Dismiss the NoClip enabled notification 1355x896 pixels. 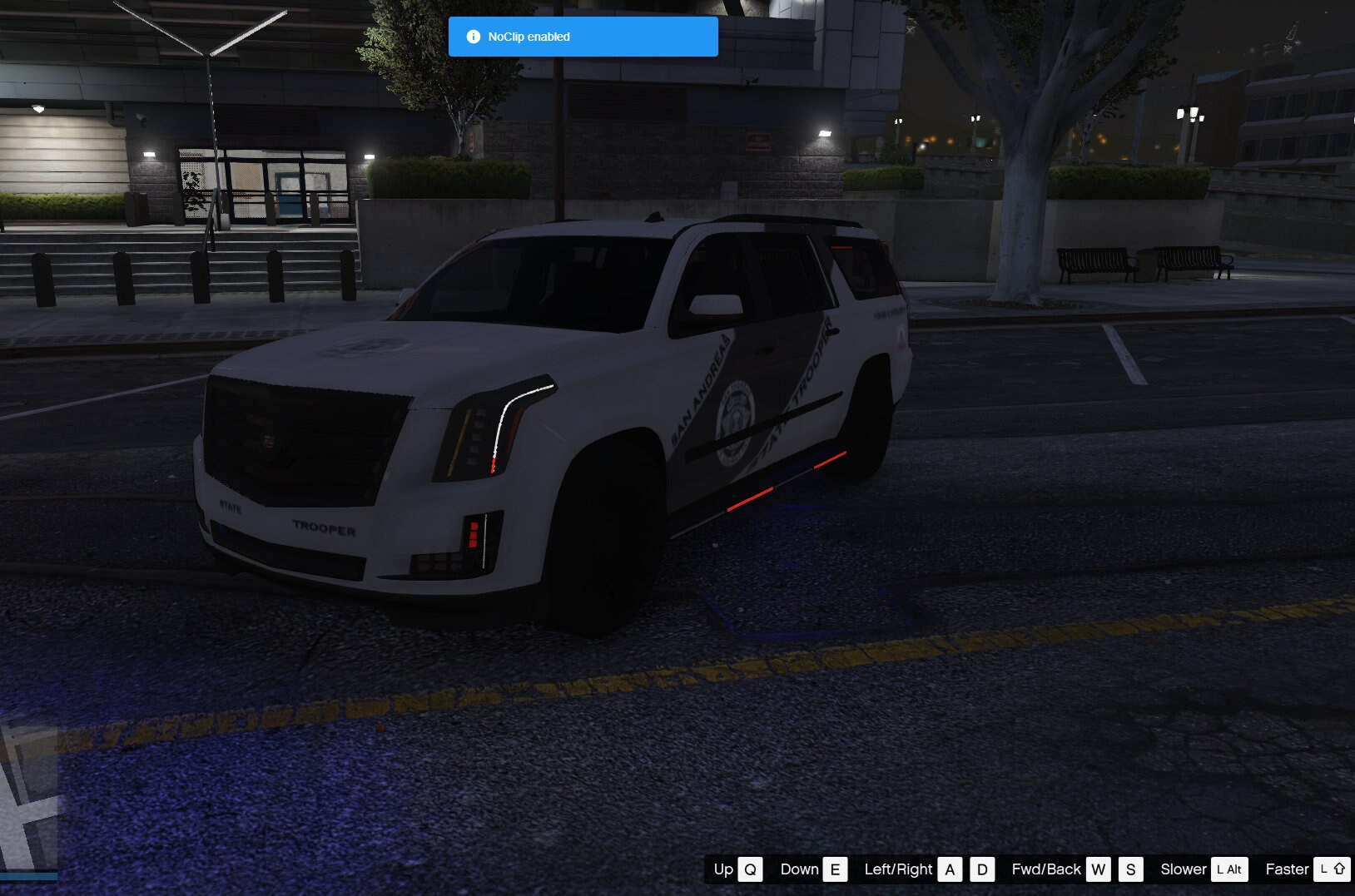pos(583,36)
